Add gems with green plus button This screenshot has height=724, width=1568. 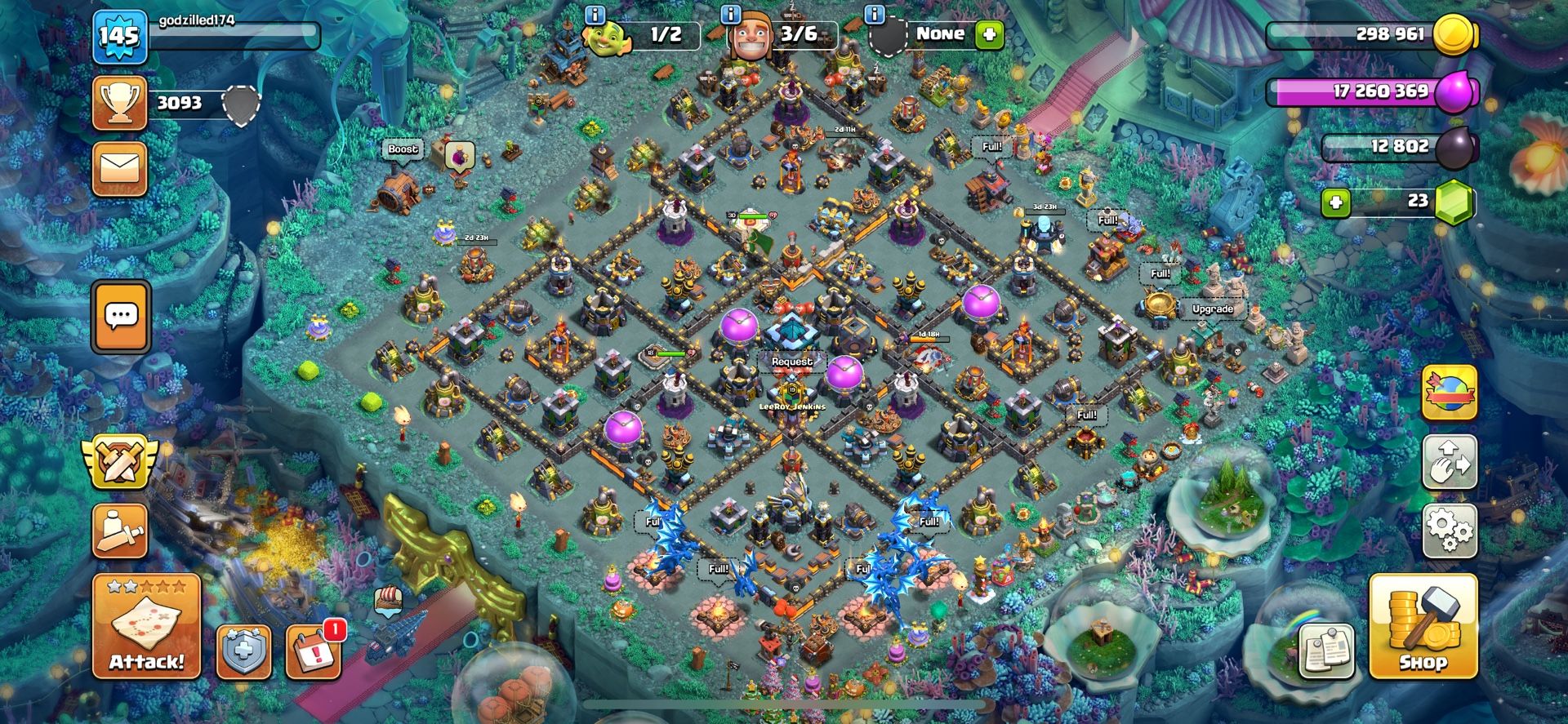[1336, 202]
